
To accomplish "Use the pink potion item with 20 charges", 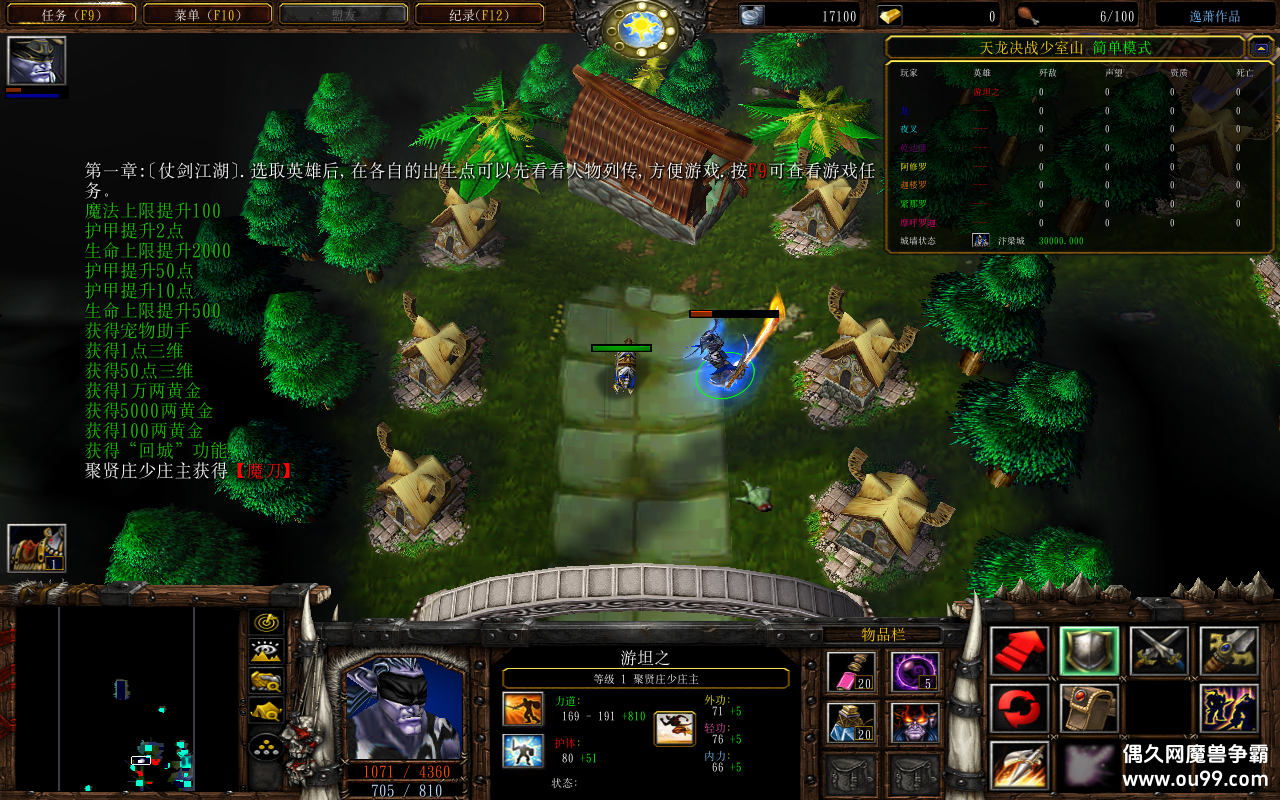I will pos(852,672).
